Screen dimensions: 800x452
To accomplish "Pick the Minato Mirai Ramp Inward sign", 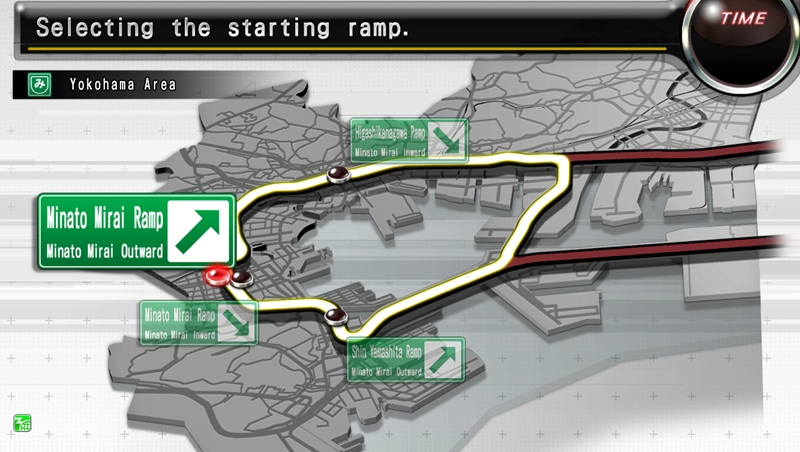I will click(198, 321).
